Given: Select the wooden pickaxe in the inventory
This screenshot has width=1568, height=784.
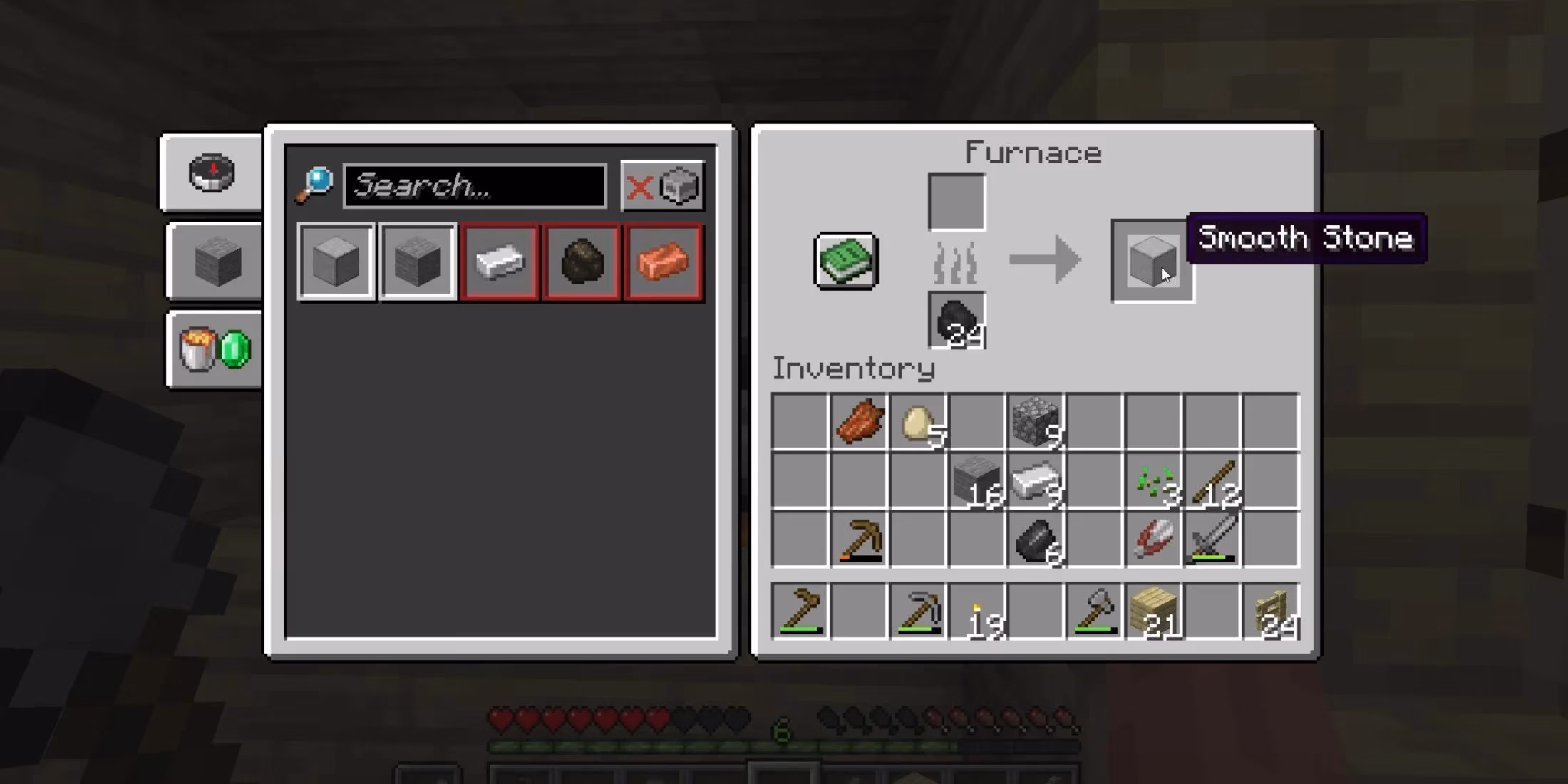Looking at the screenshot, I should pos(858,540).
